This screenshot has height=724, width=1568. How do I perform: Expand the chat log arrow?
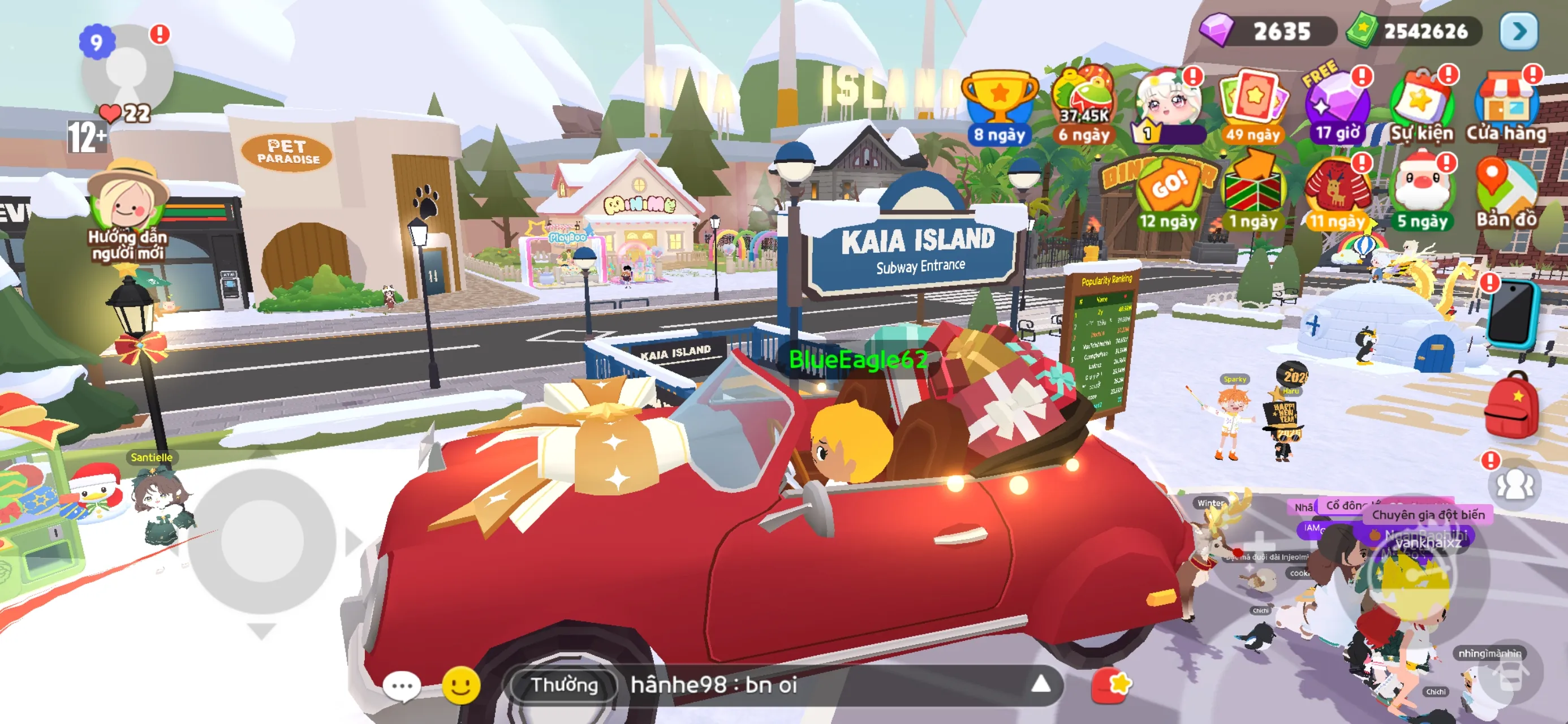coord(1041,684)
